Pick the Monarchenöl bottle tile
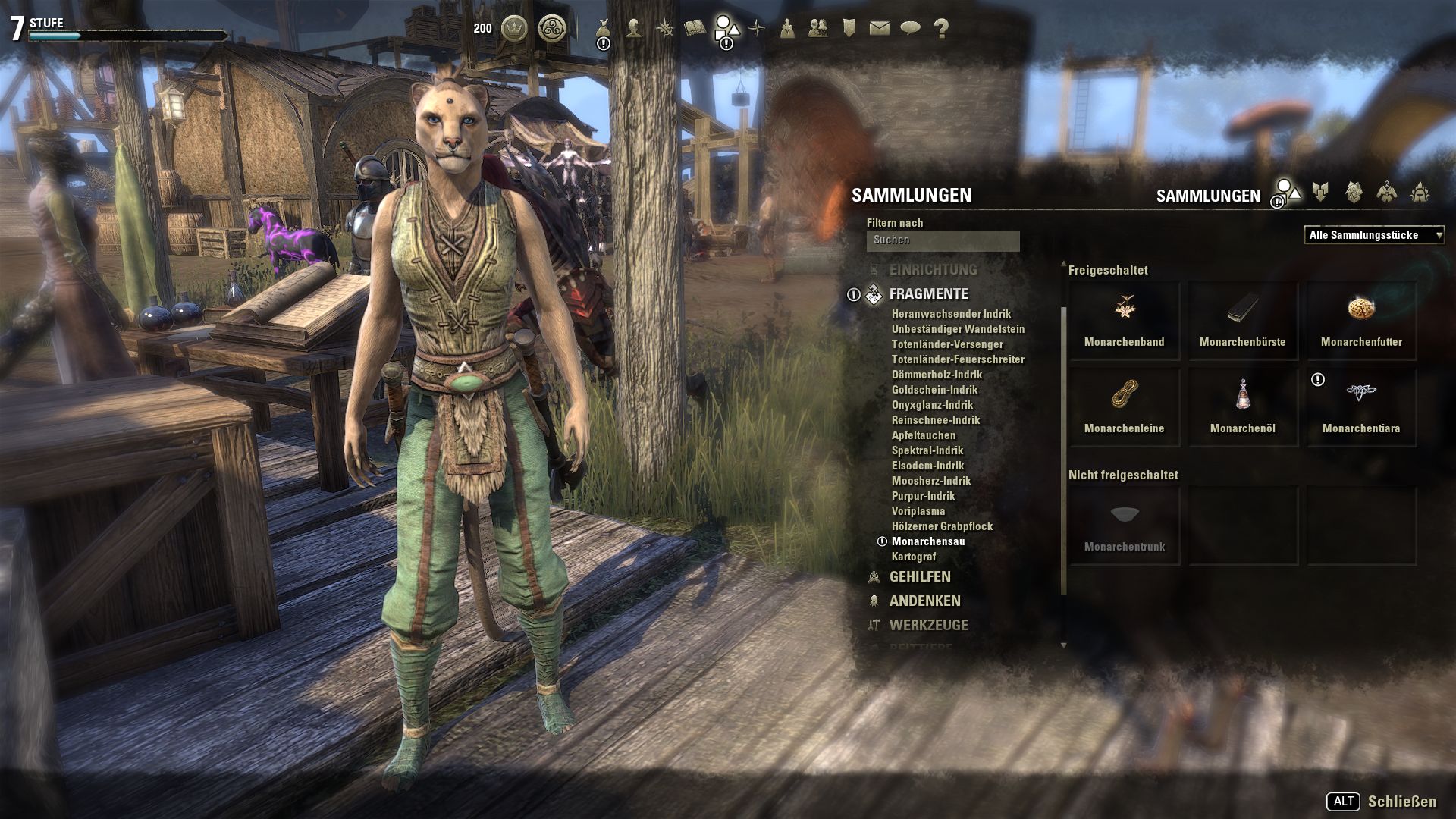The width and height of the screenshot is (1456, 819). [x=1242, y=406]
